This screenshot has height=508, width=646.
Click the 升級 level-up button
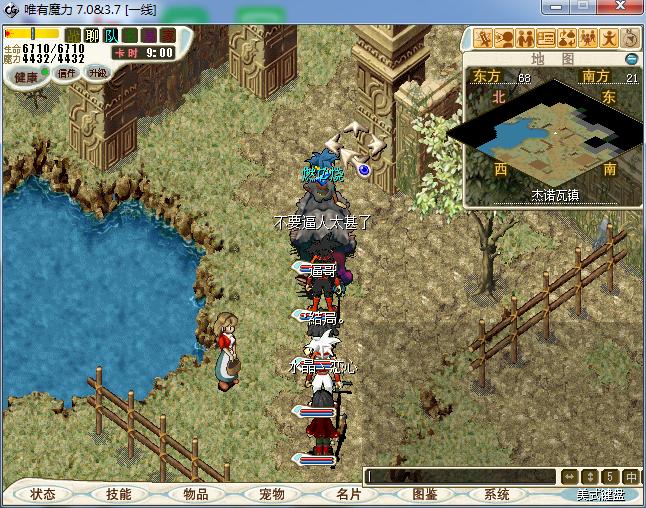97,73
